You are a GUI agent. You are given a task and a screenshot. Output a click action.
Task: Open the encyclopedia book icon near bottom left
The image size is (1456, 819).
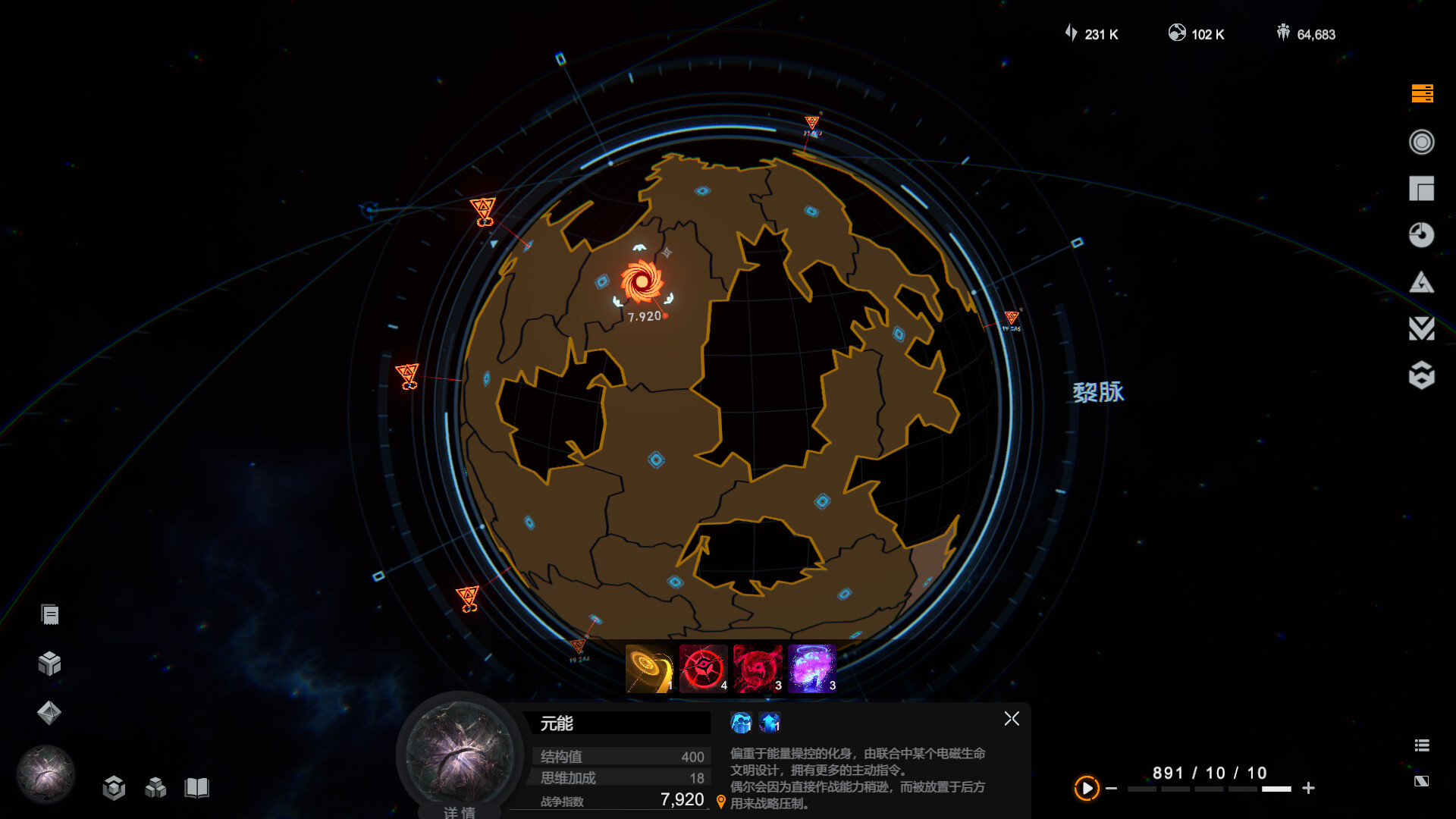tap(198, 789)
